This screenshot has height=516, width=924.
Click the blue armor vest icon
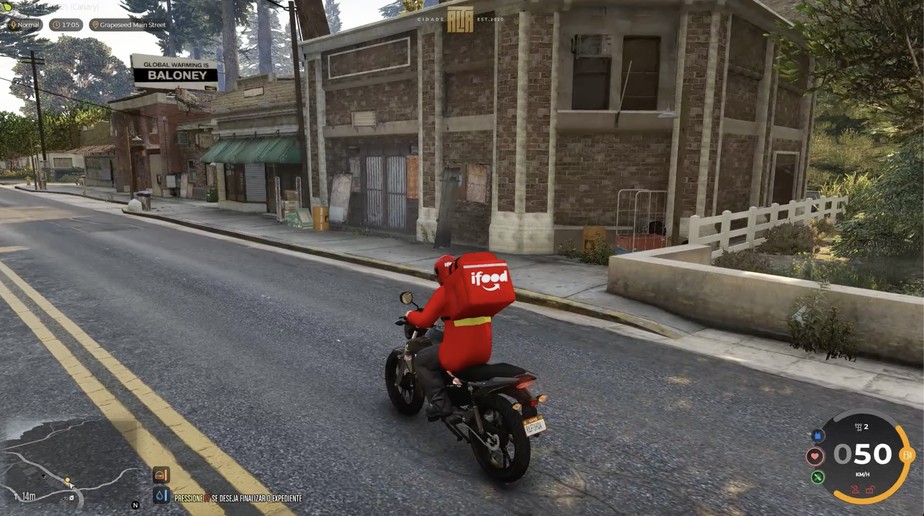(x=818, y=436)
